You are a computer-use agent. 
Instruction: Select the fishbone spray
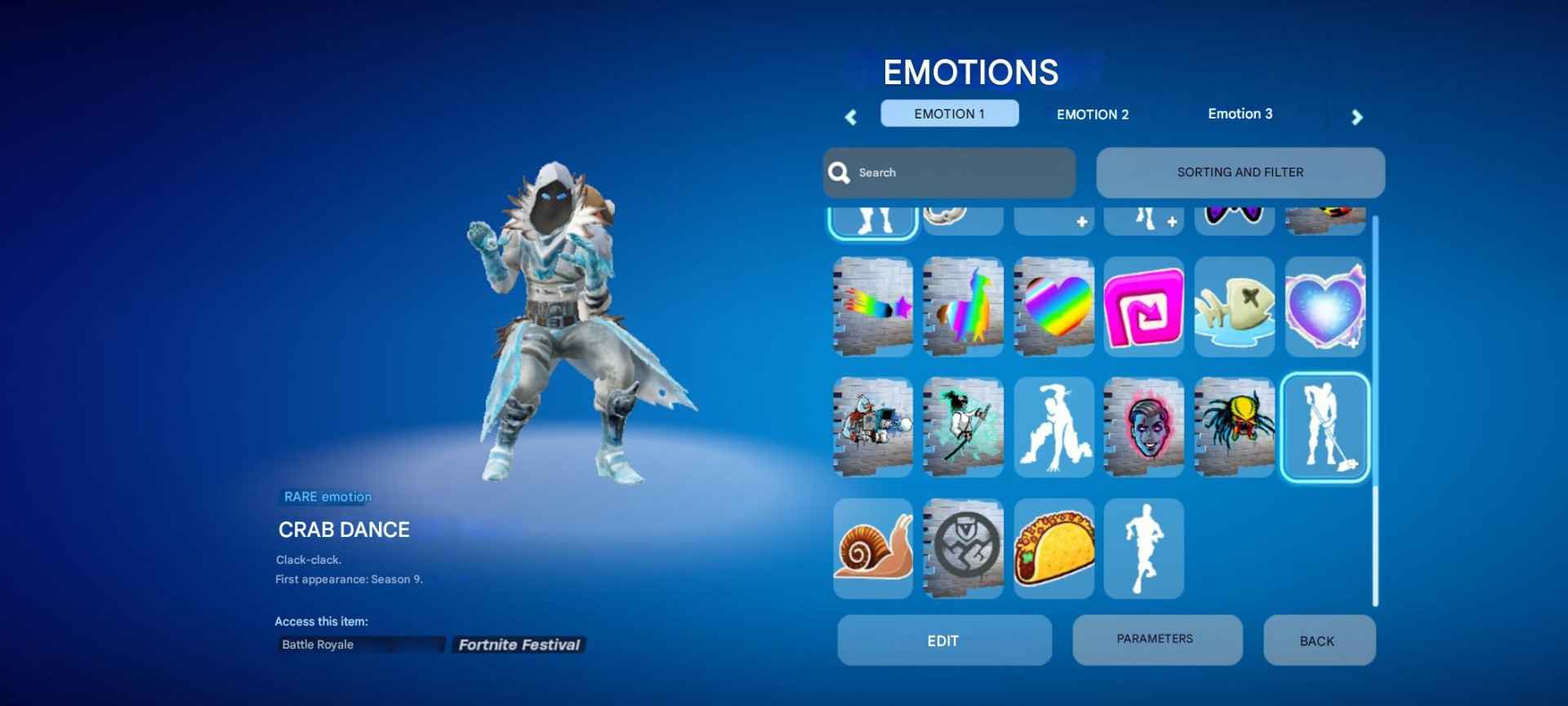pos(1233,306)
